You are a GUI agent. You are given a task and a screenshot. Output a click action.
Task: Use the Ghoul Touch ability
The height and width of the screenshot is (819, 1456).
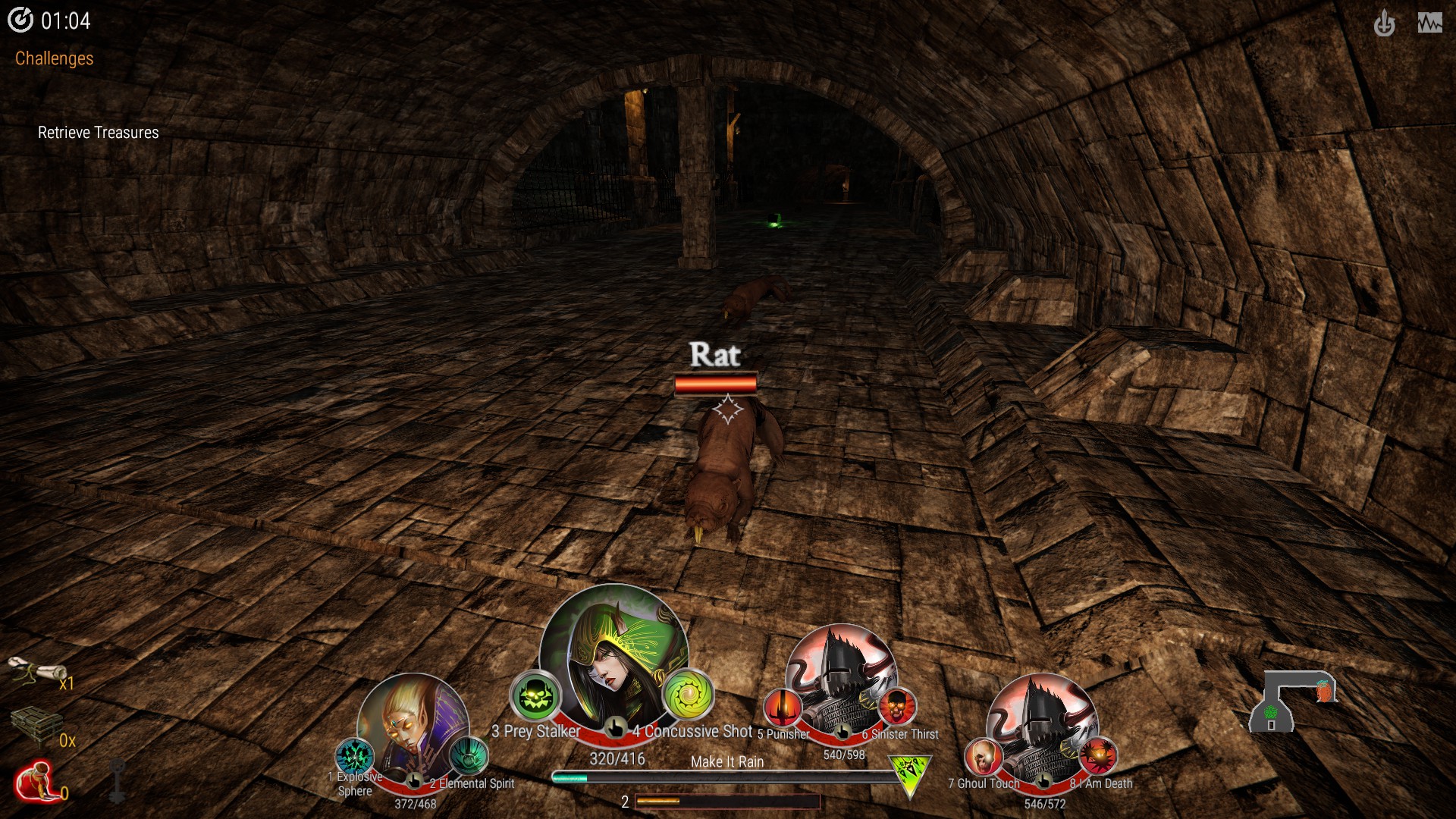[983, 756]
